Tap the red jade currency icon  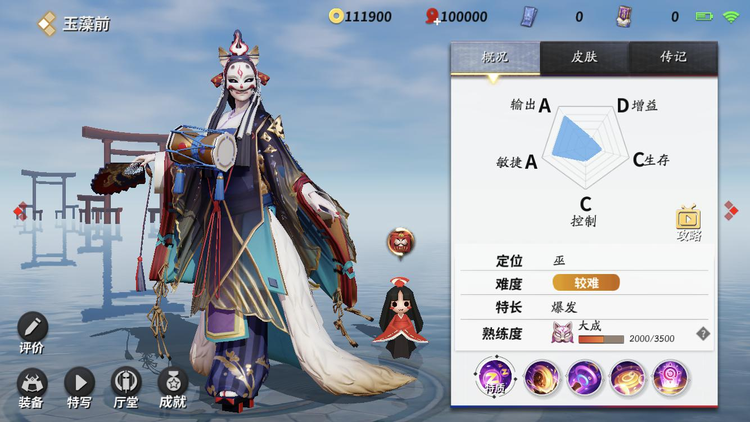[x=433, y=16]
